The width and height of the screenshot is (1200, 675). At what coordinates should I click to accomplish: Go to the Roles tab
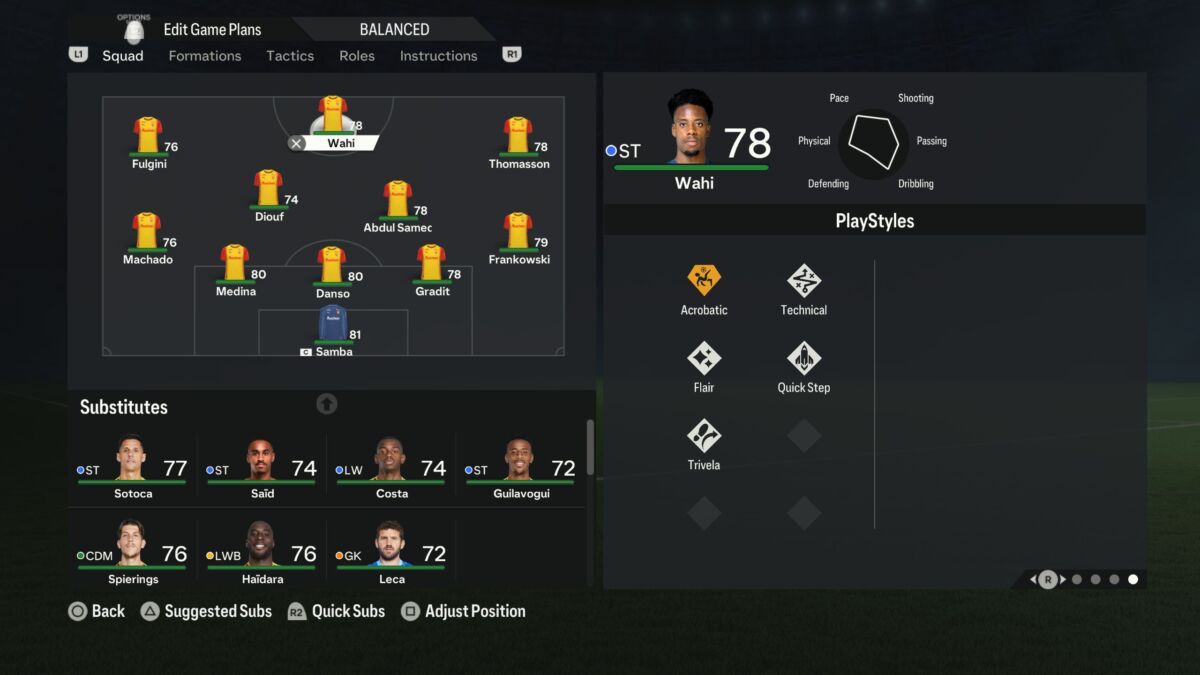coord(357,56)
